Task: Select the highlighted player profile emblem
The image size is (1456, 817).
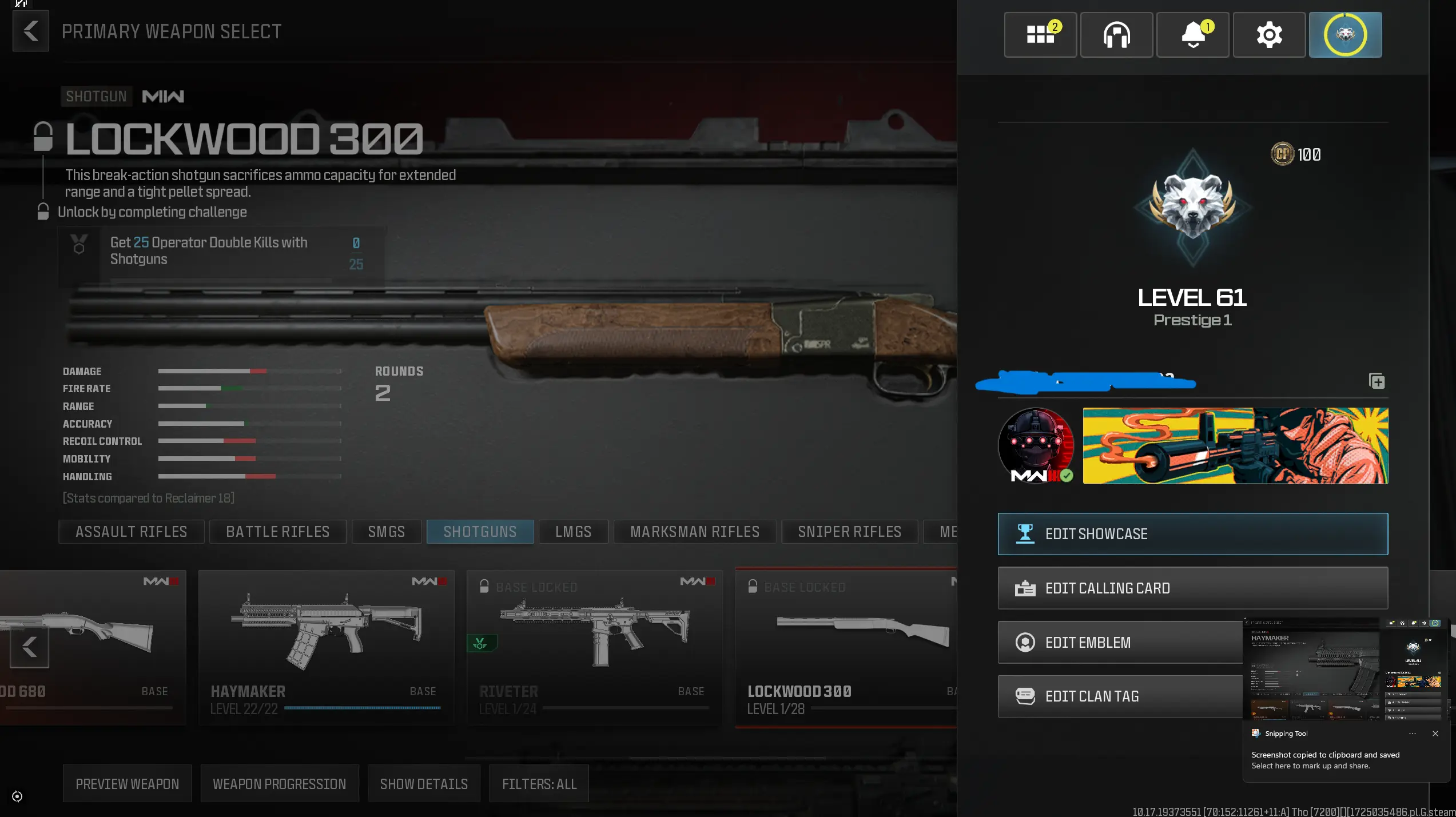Action: pyautogui.click(x=1345, y=35)
